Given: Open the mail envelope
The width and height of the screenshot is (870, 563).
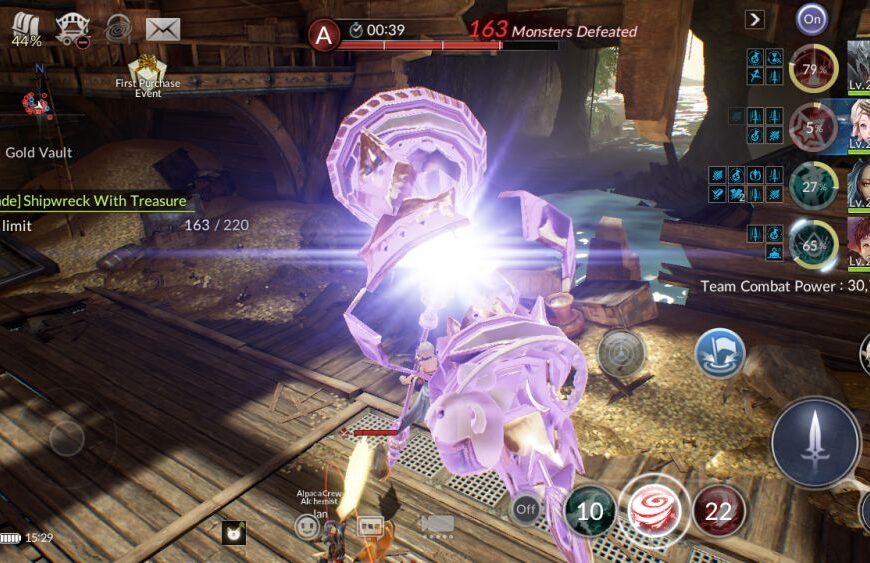Looking at the screenshot, I should 162,29.
